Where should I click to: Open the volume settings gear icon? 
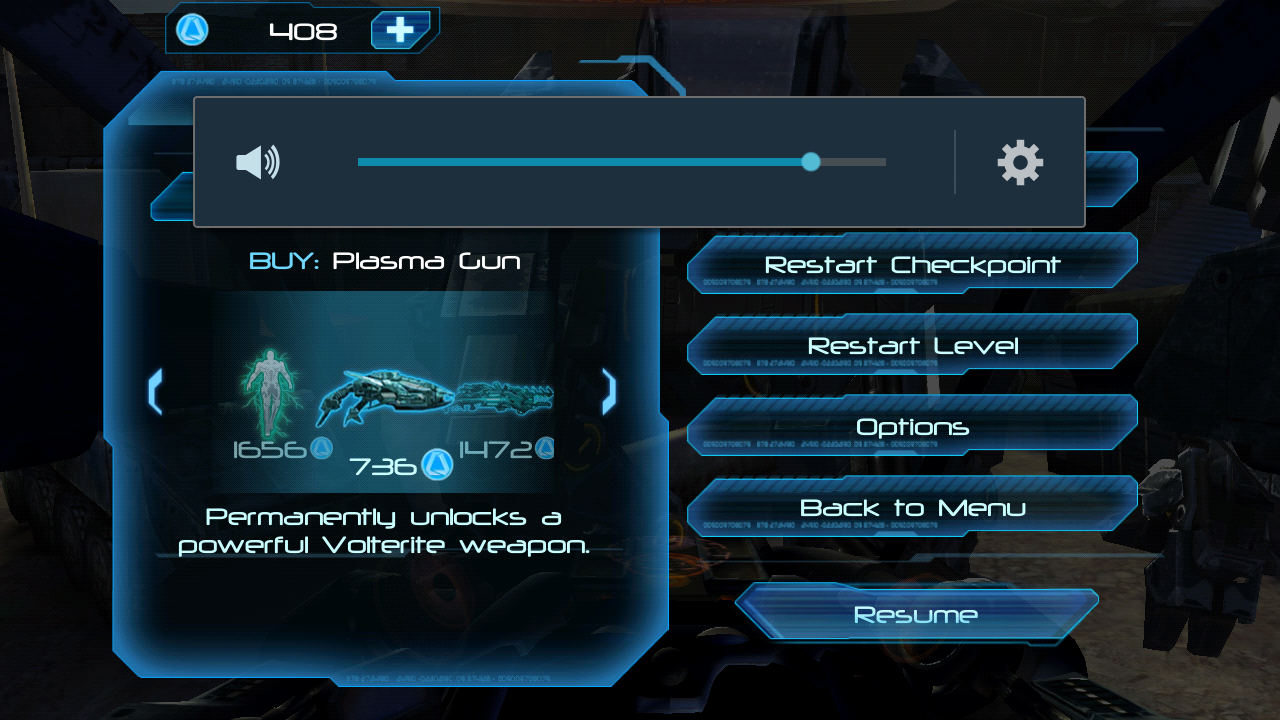pos(1020,162)
